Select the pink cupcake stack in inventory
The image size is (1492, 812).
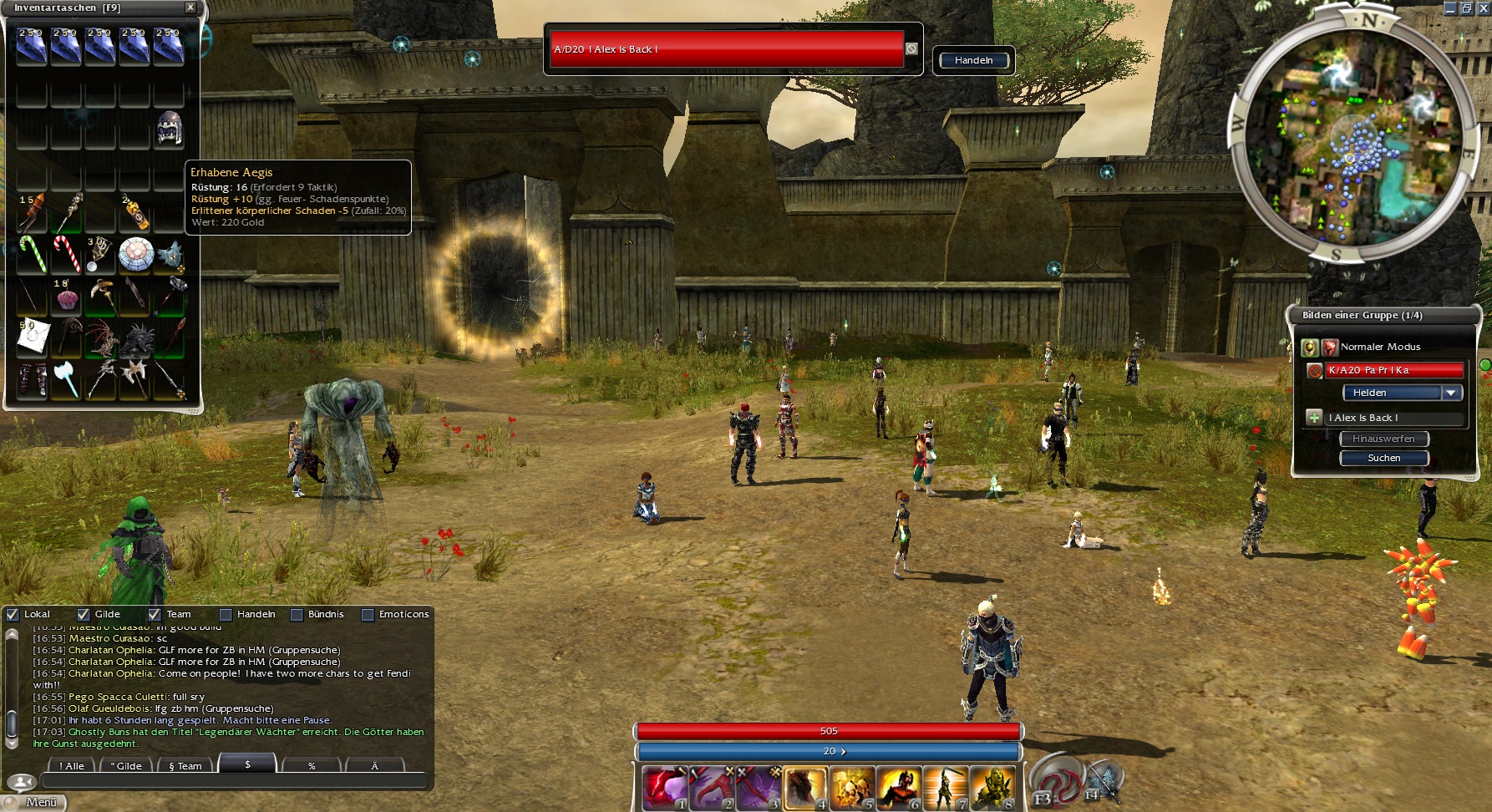point(65,297)
